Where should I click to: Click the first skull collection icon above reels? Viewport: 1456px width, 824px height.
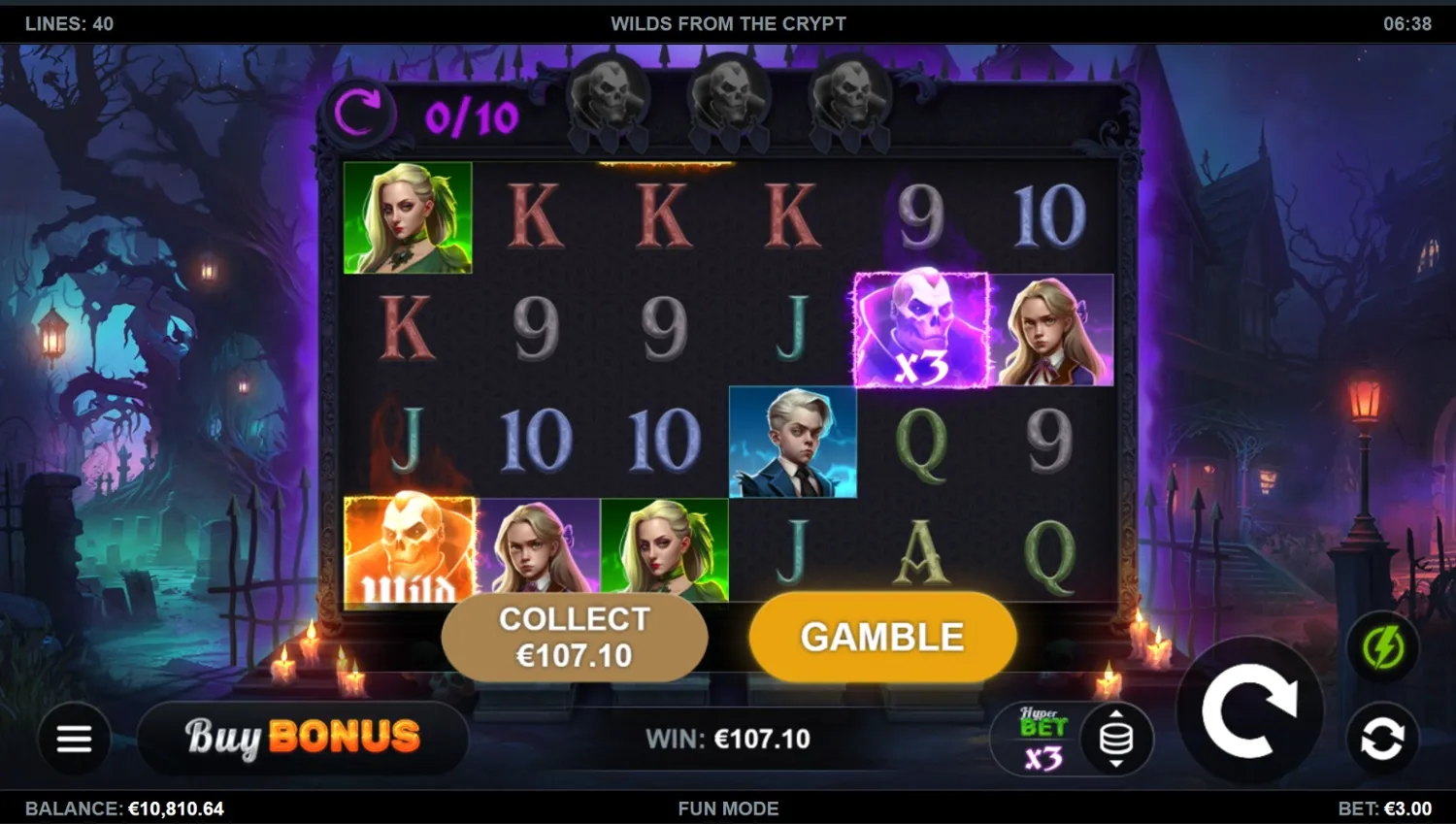click(611, 97)
